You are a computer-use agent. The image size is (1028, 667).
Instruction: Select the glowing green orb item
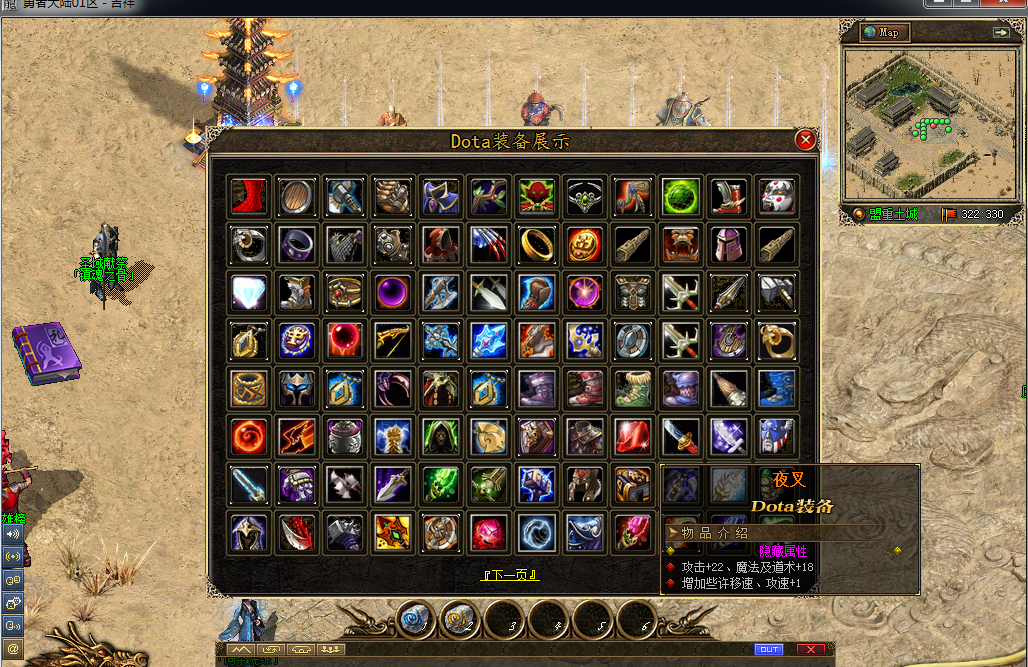coord(680,197)
